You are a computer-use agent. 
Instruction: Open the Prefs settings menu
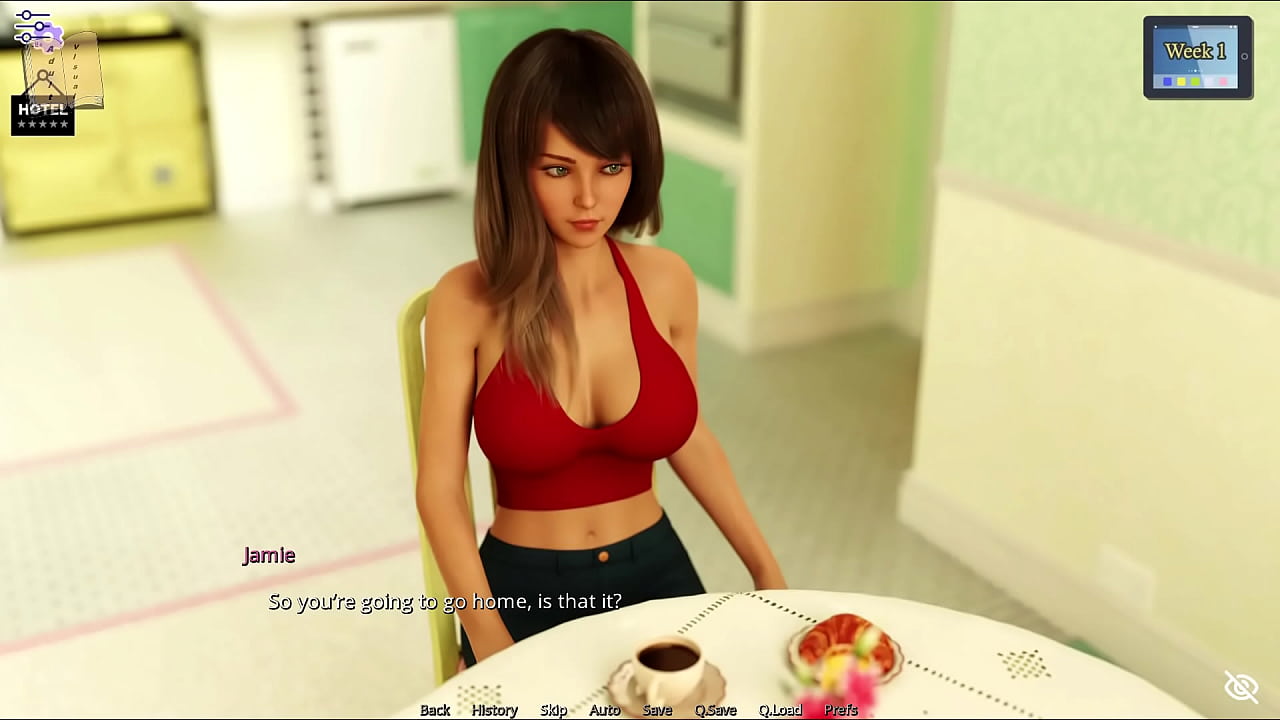click(x=841, y=710)
